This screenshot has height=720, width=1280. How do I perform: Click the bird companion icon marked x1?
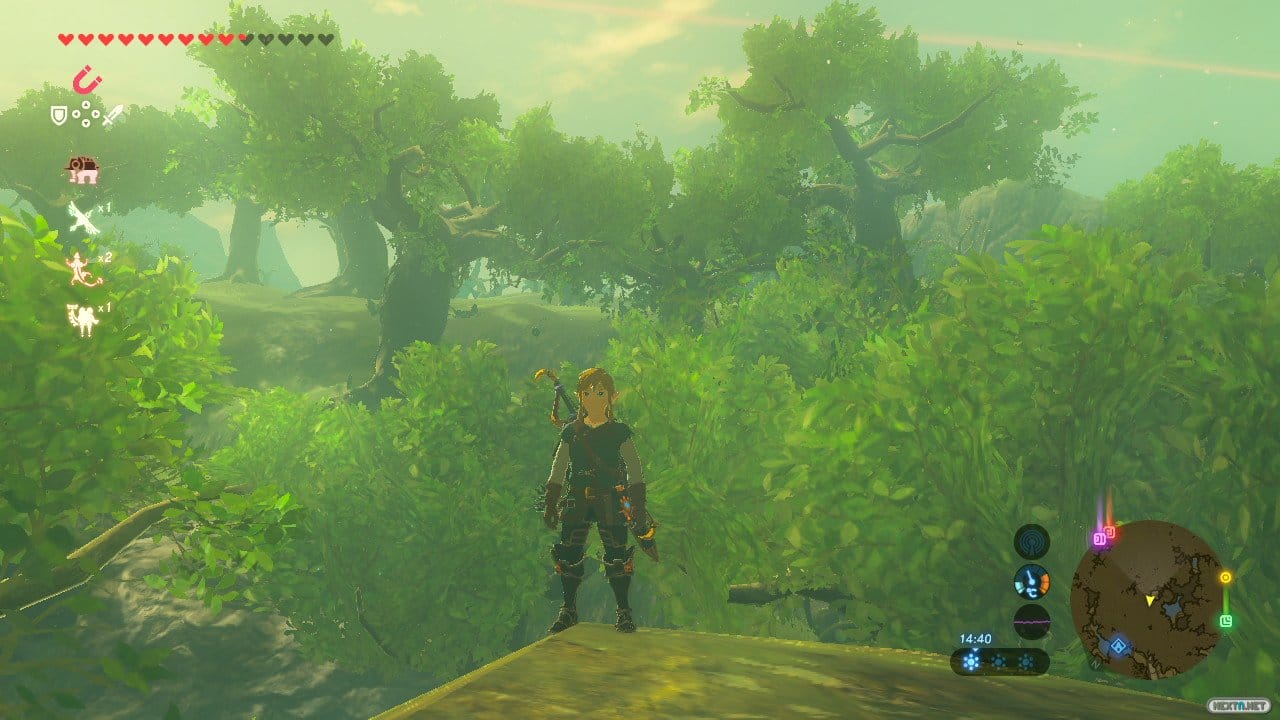tap(83, 216)
